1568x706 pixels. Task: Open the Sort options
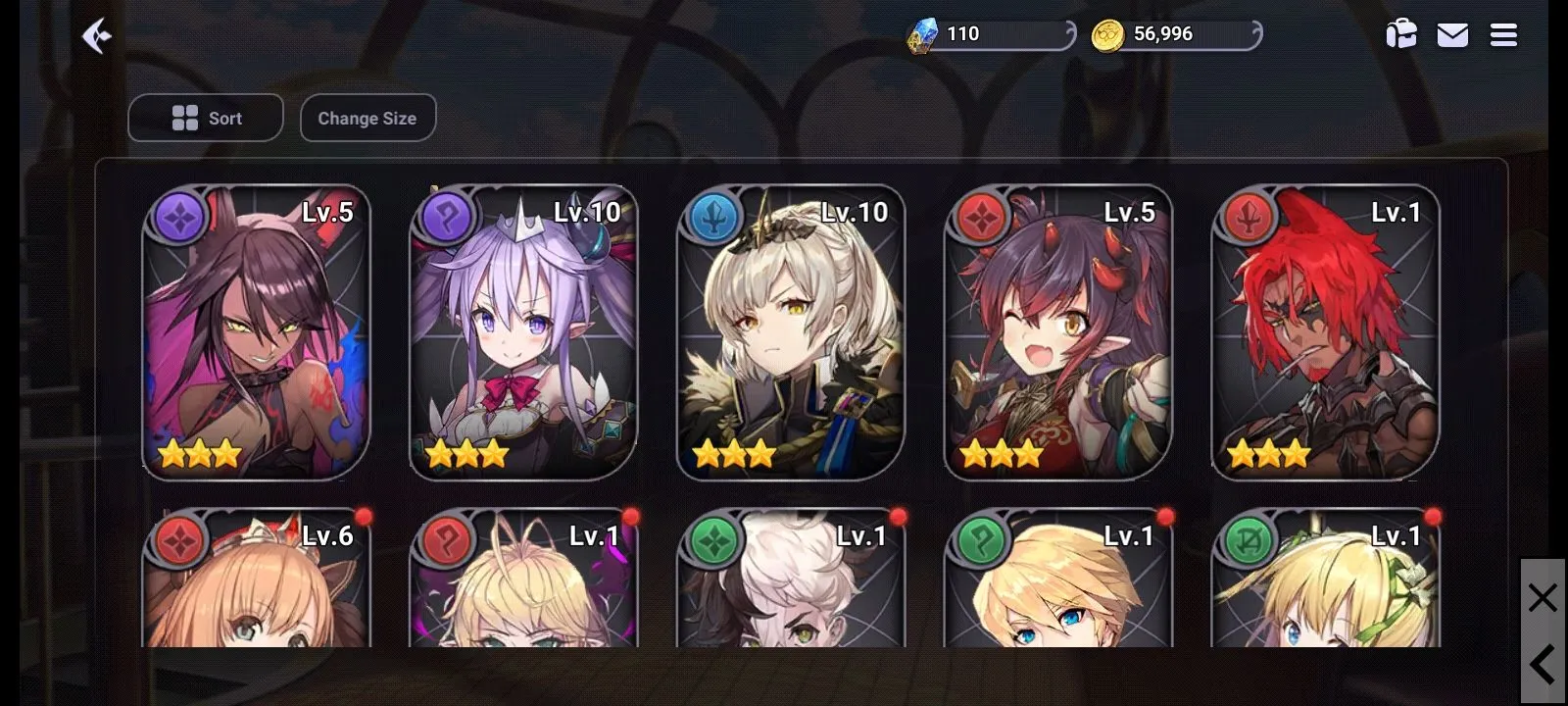[x=206, y=118]
